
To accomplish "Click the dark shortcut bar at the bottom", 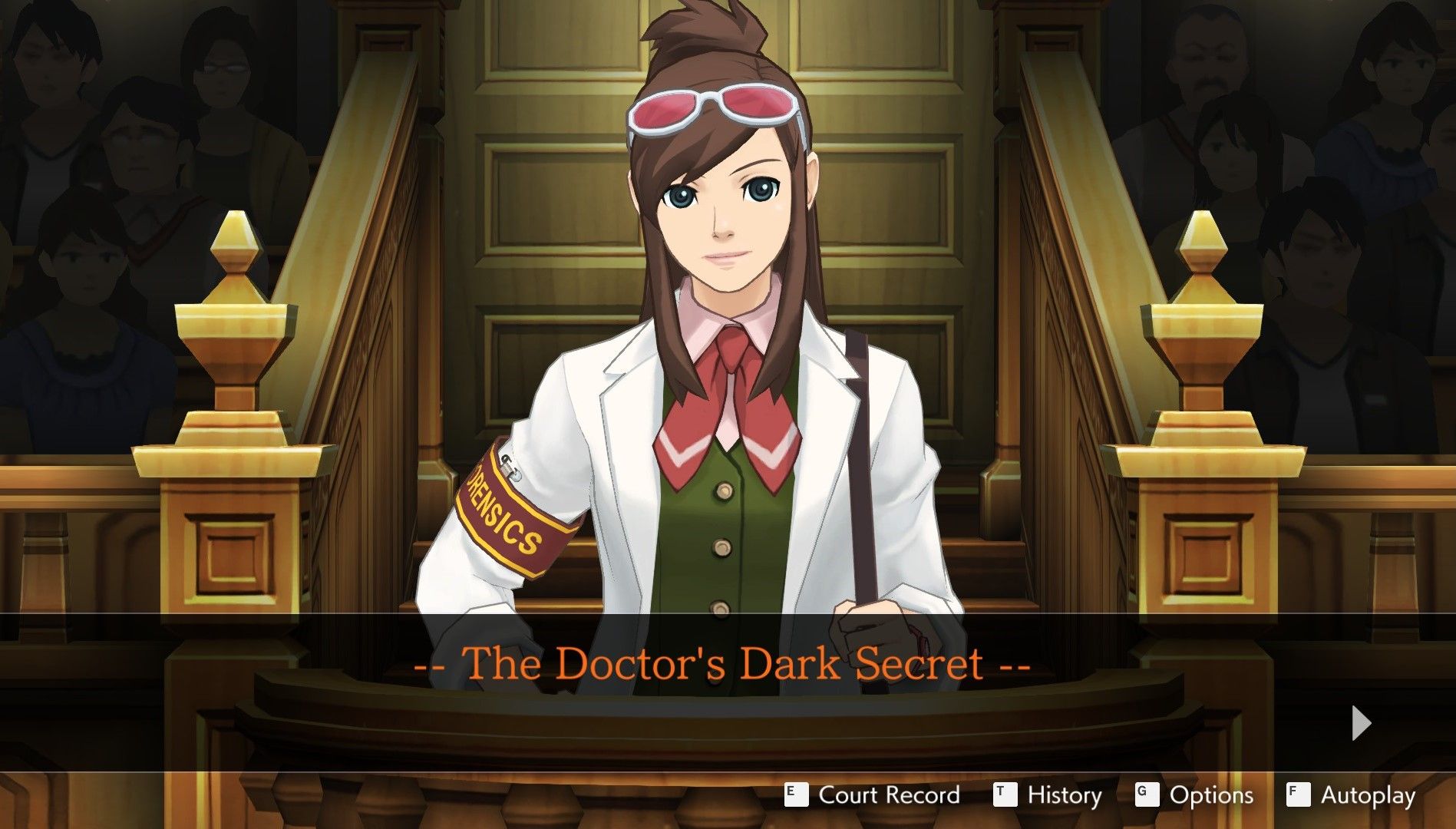I will (x=384, y=795).
